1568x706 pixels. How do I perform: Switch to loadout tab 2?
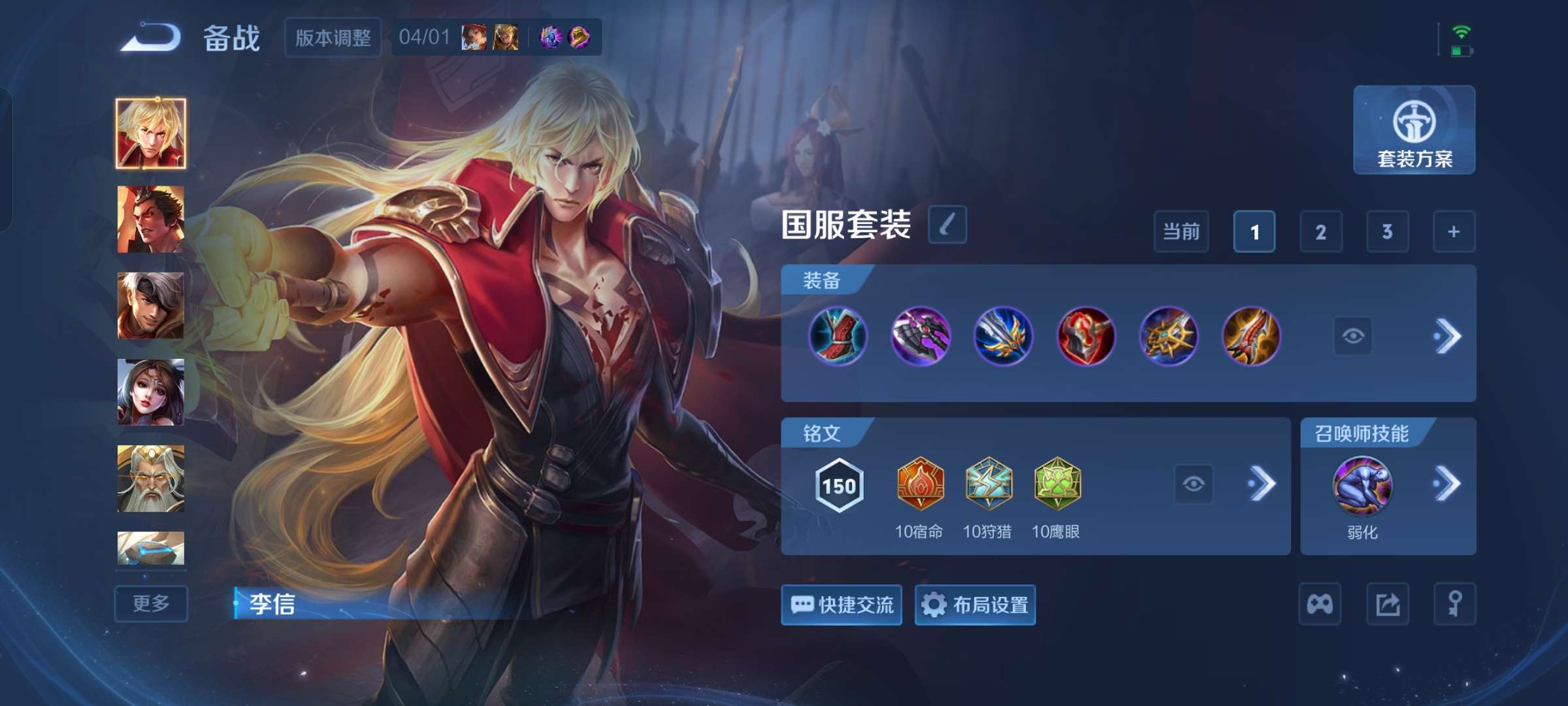pyautogui.click(x=1322, y=231)
